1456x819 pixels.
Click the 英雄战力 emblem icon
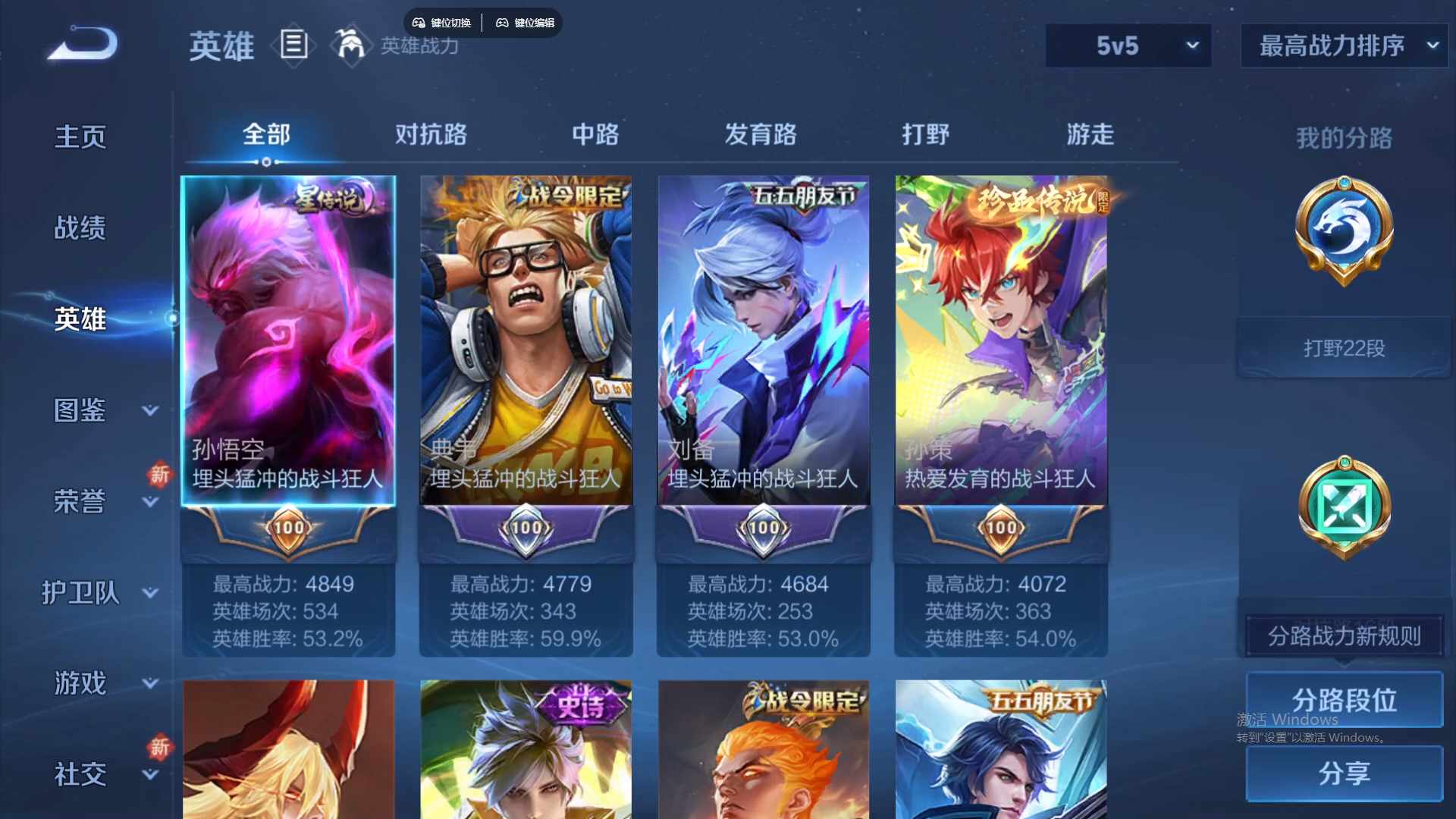(350, 45)
